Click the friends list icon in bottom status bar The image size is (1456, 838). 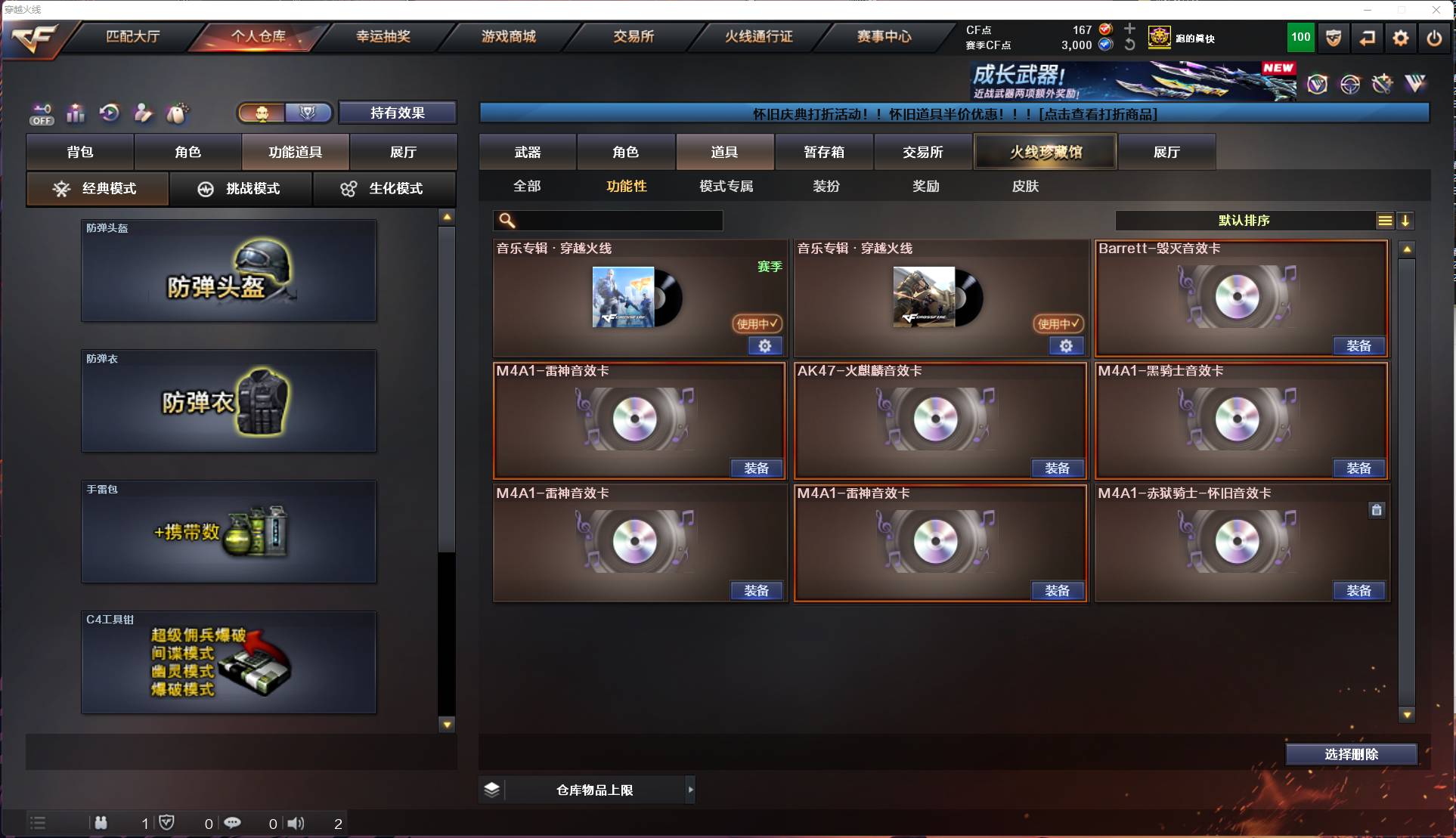pyautogui.click(x=101, y=823)
